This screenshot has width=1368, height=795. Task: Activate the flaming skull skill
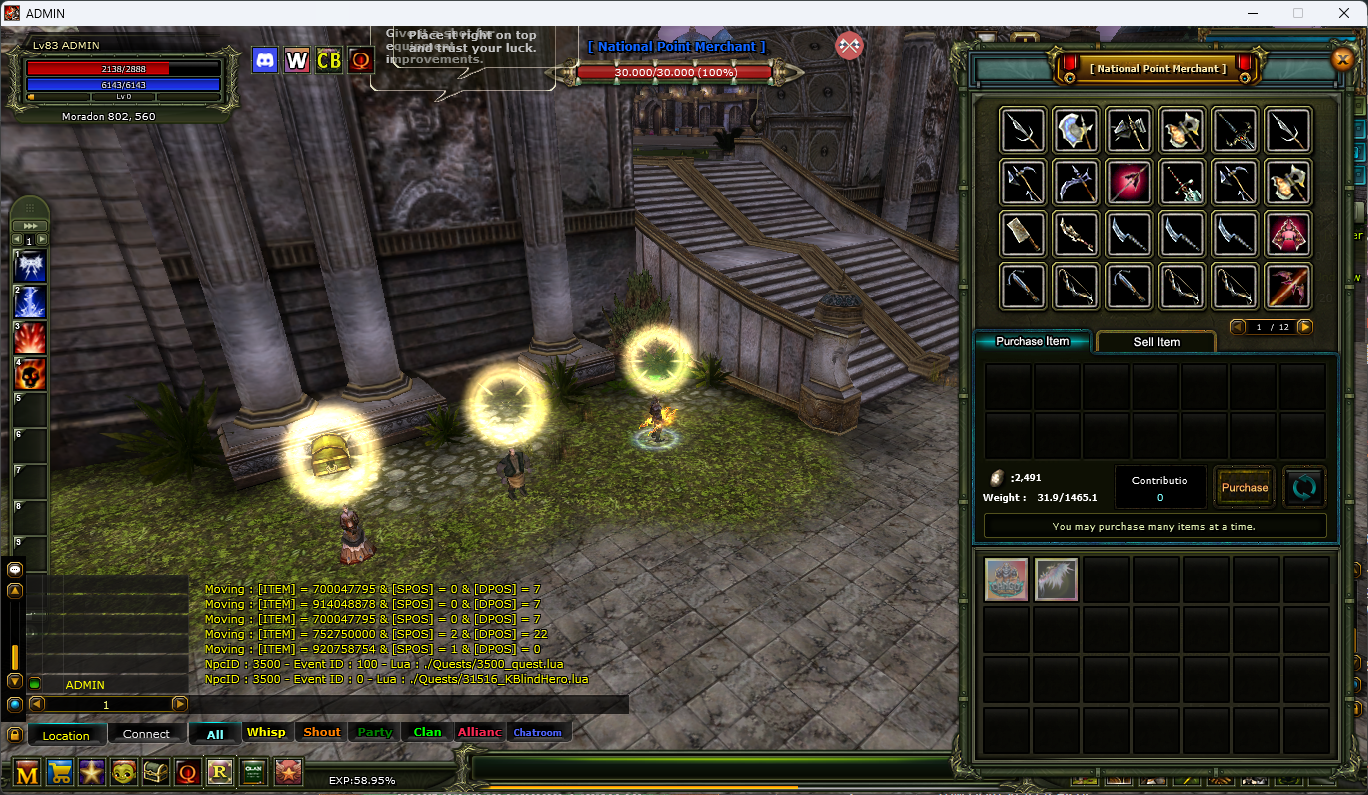pos(30,374)
